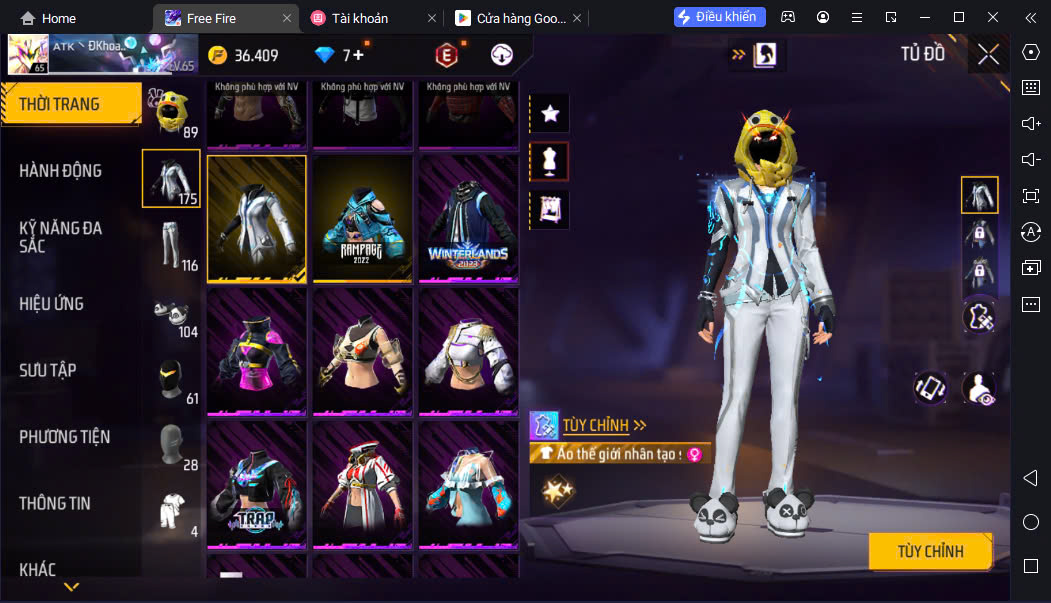Open the Kỹ Năng Đa Sắc section
Screen dimensions: 1051x603
[62, 237]
